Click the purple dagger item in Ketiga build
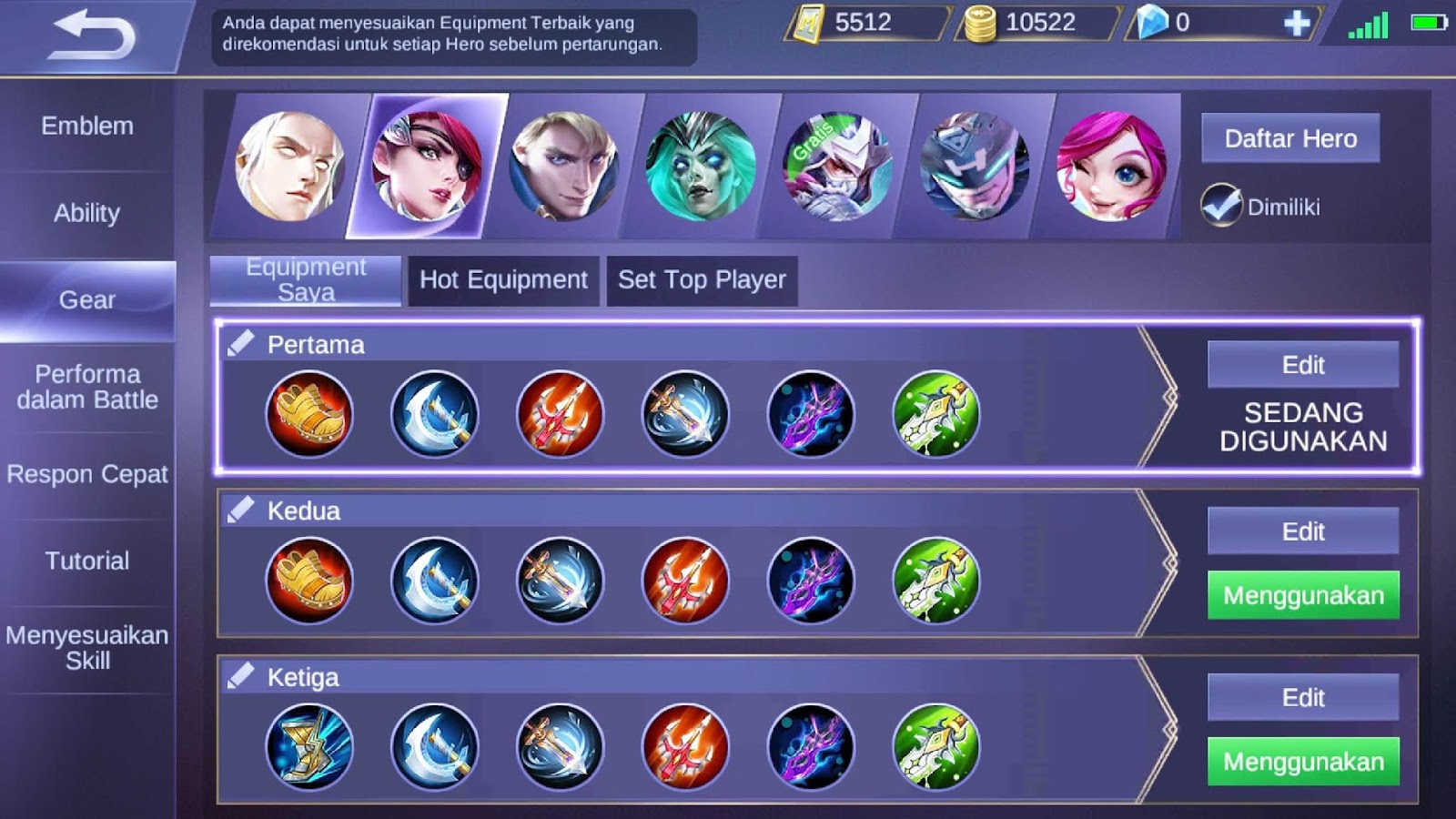The height and width of the screenshot is (819, 1456). (805, 746)
